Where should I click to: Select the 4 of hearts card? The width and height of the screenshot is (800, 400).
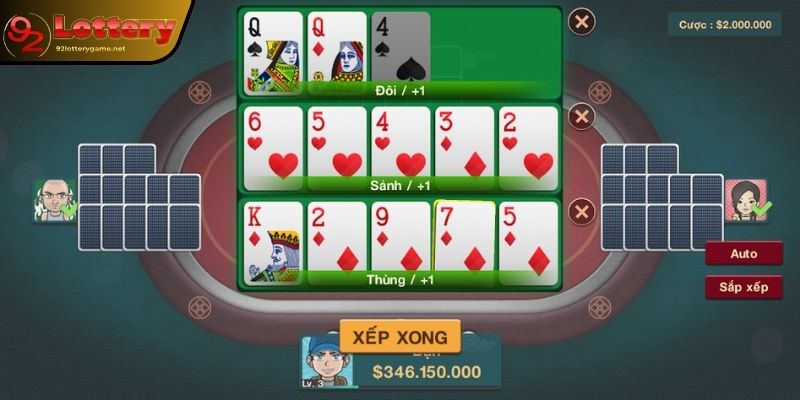(x=400, y=143)
